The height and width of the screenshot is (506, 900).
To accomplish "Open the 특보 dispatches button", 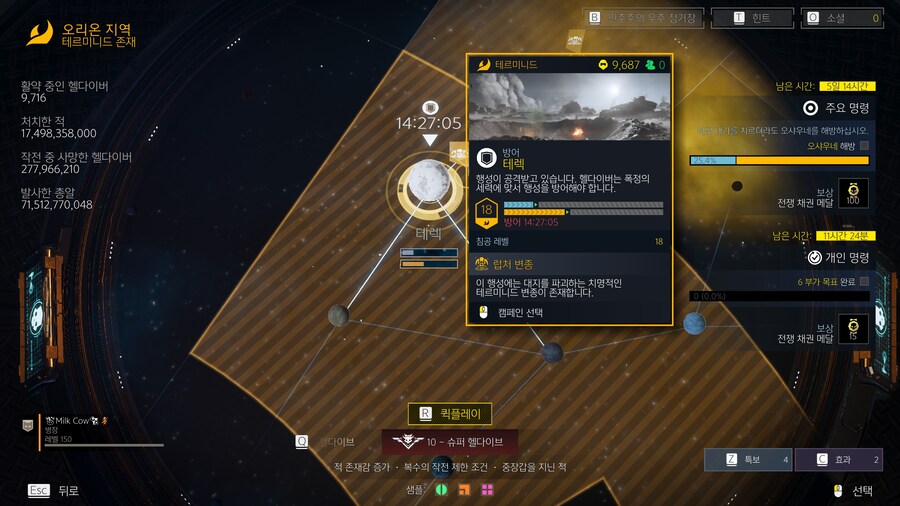I will click(747, 460).
